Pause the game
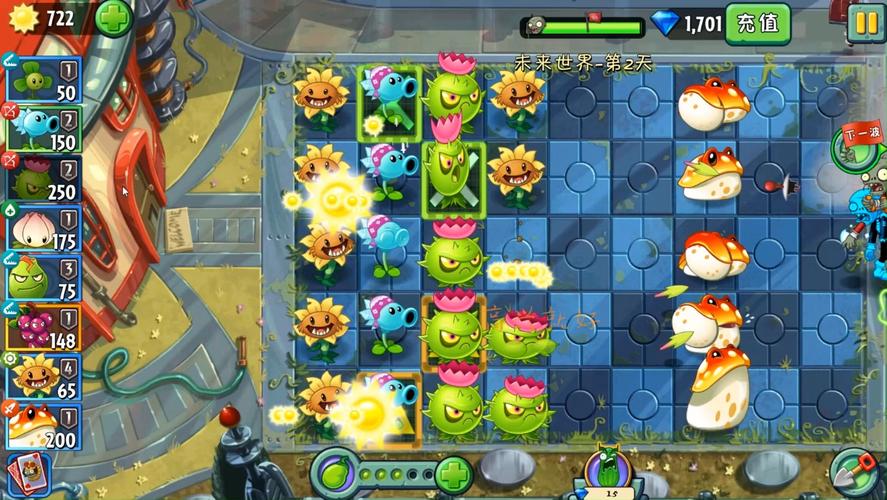Screen dimensions: 887x500 [864, 23]
